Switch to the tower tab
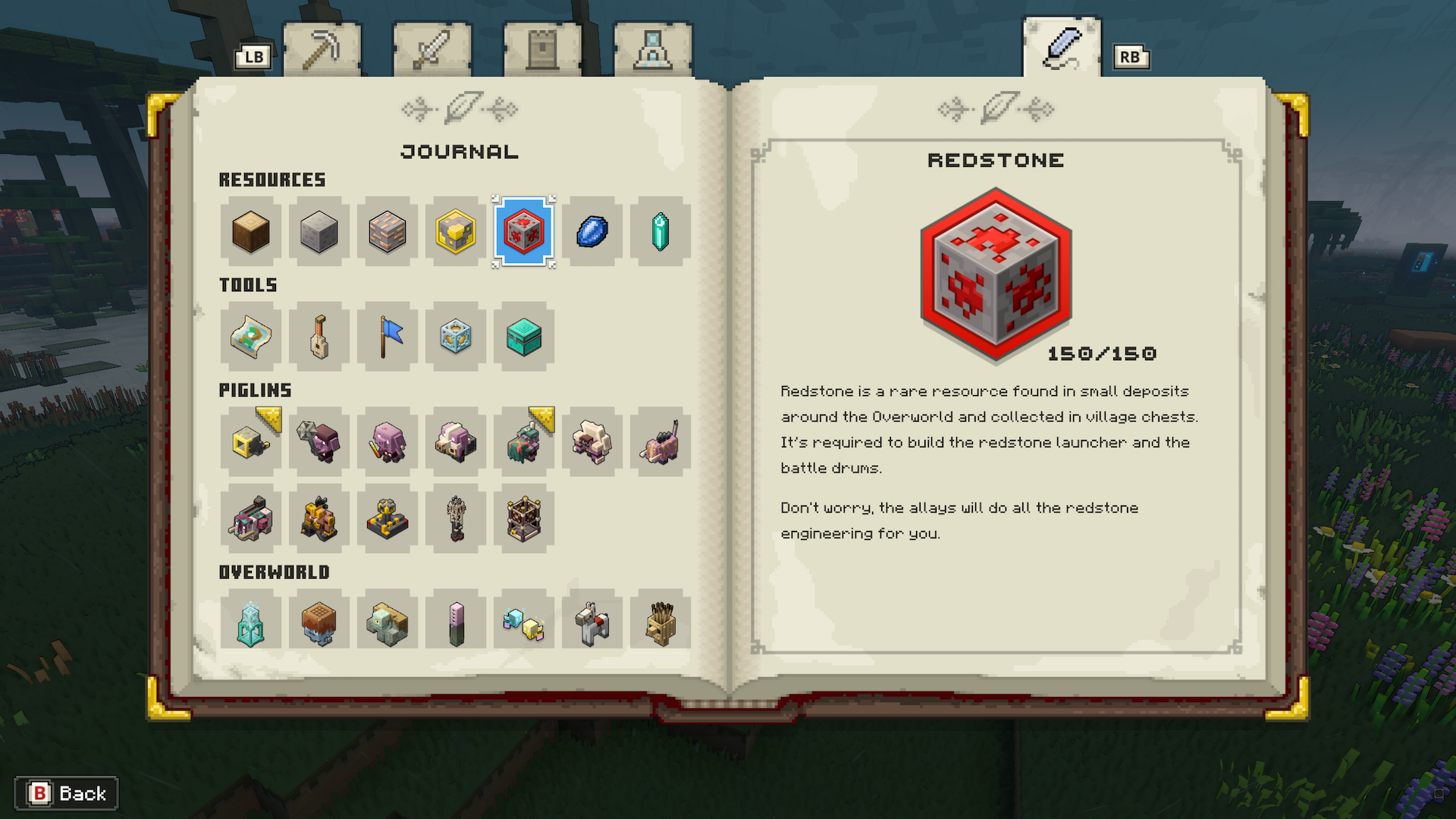 (543, 47)
